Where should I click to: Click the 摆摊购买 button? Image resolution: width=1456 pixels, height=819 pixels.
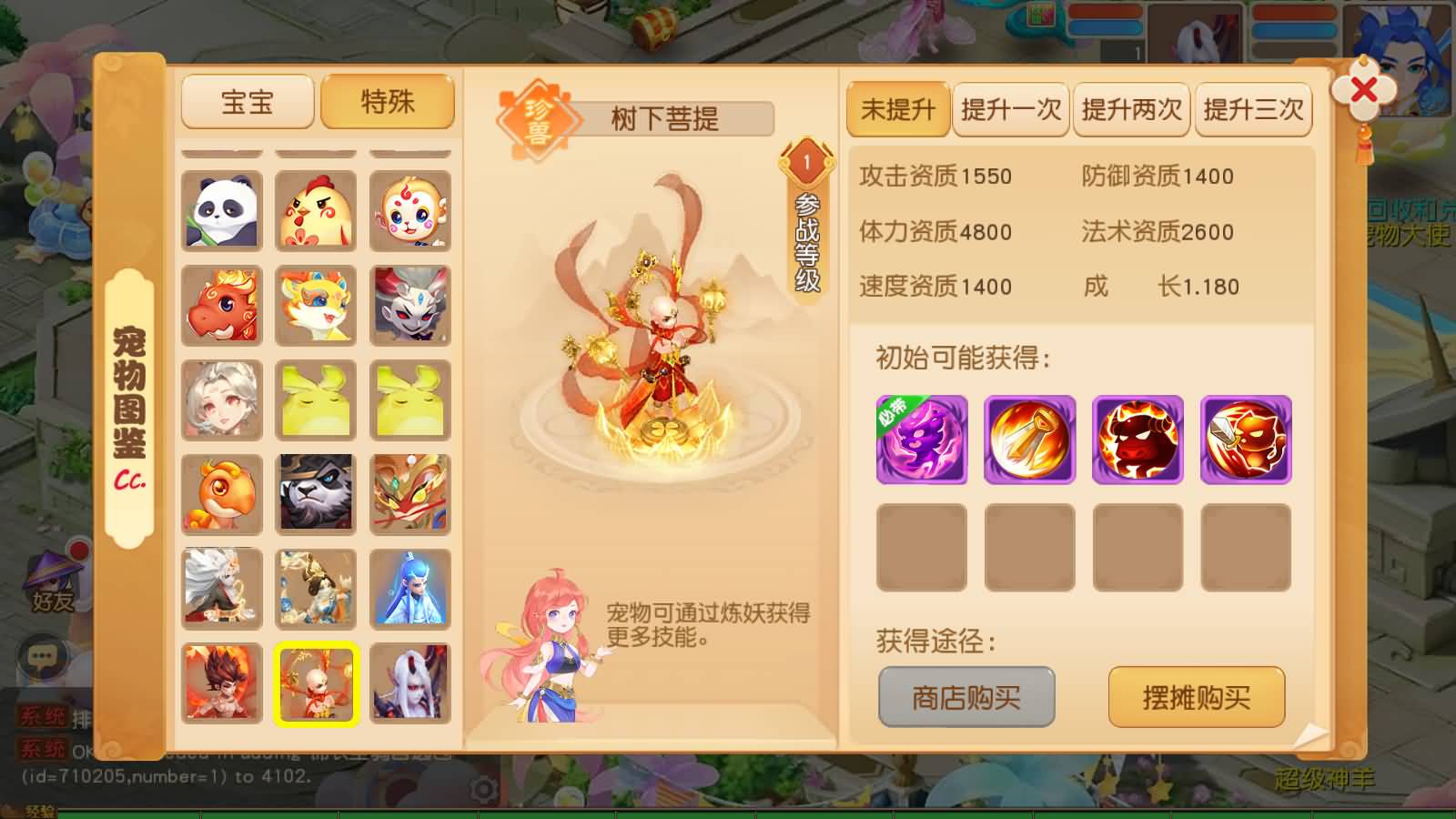tap(1196, 697)
